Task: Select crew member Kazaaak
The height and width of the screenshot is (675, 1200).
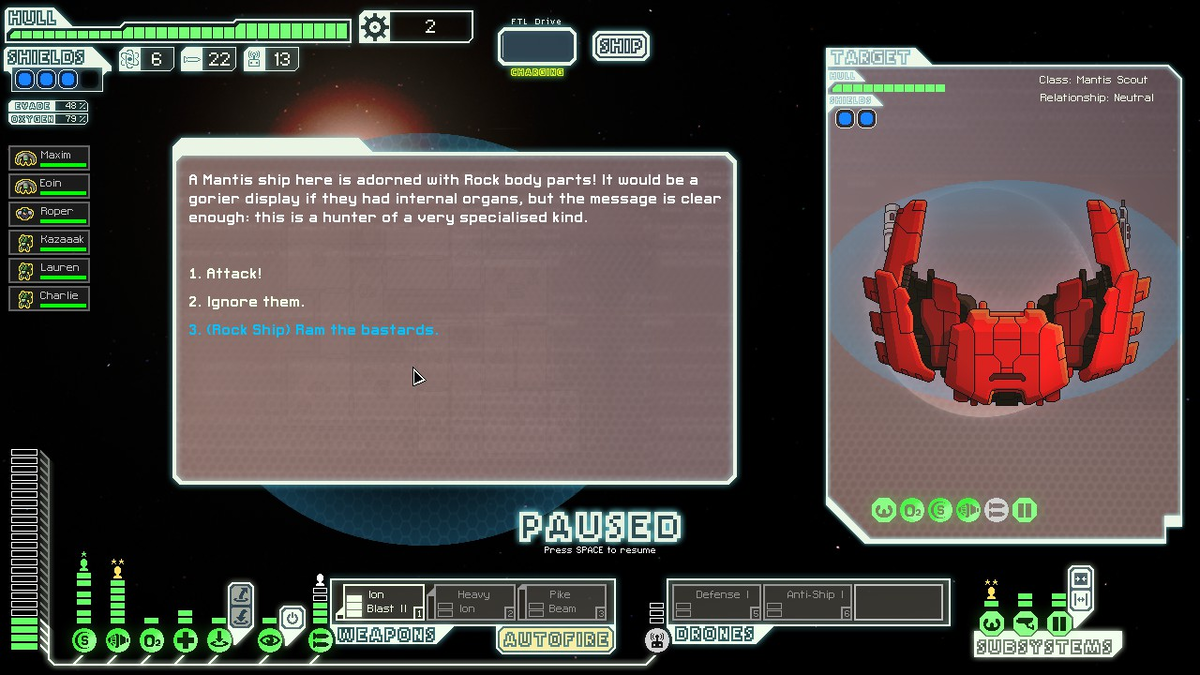Action: click(50, 241)
